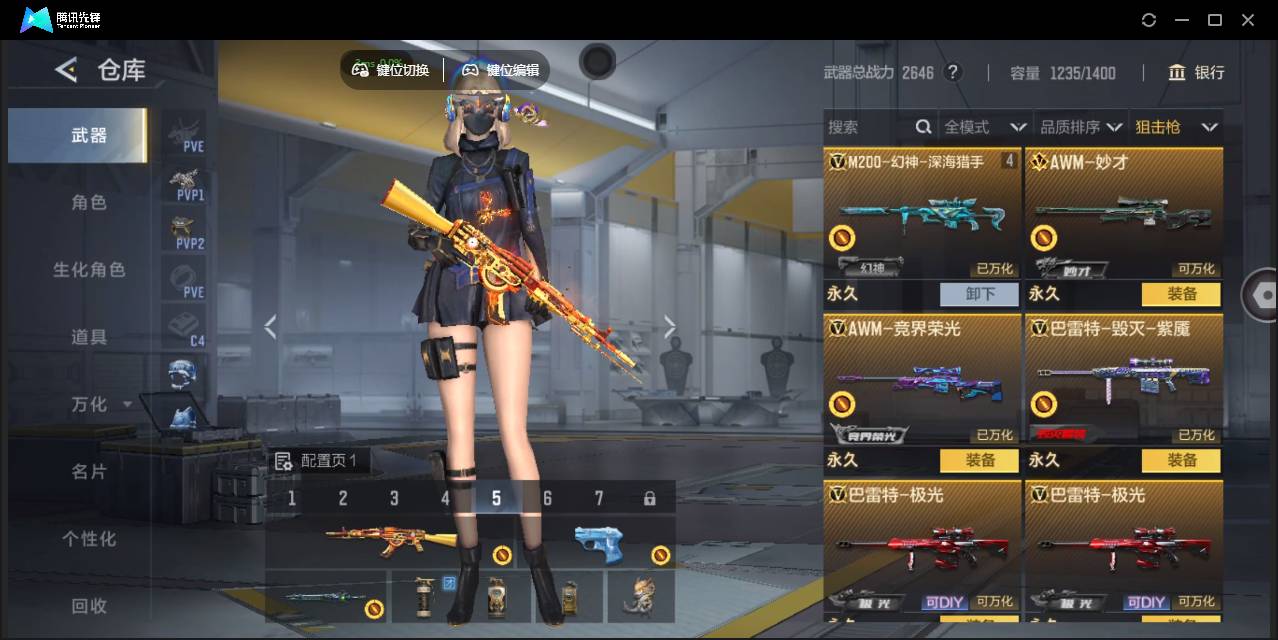Screen dimensions: 1278x640
Task: Open the 狙击枪 weapon type dropdown
Action: pyautogui.click(x=1176, y=127)
